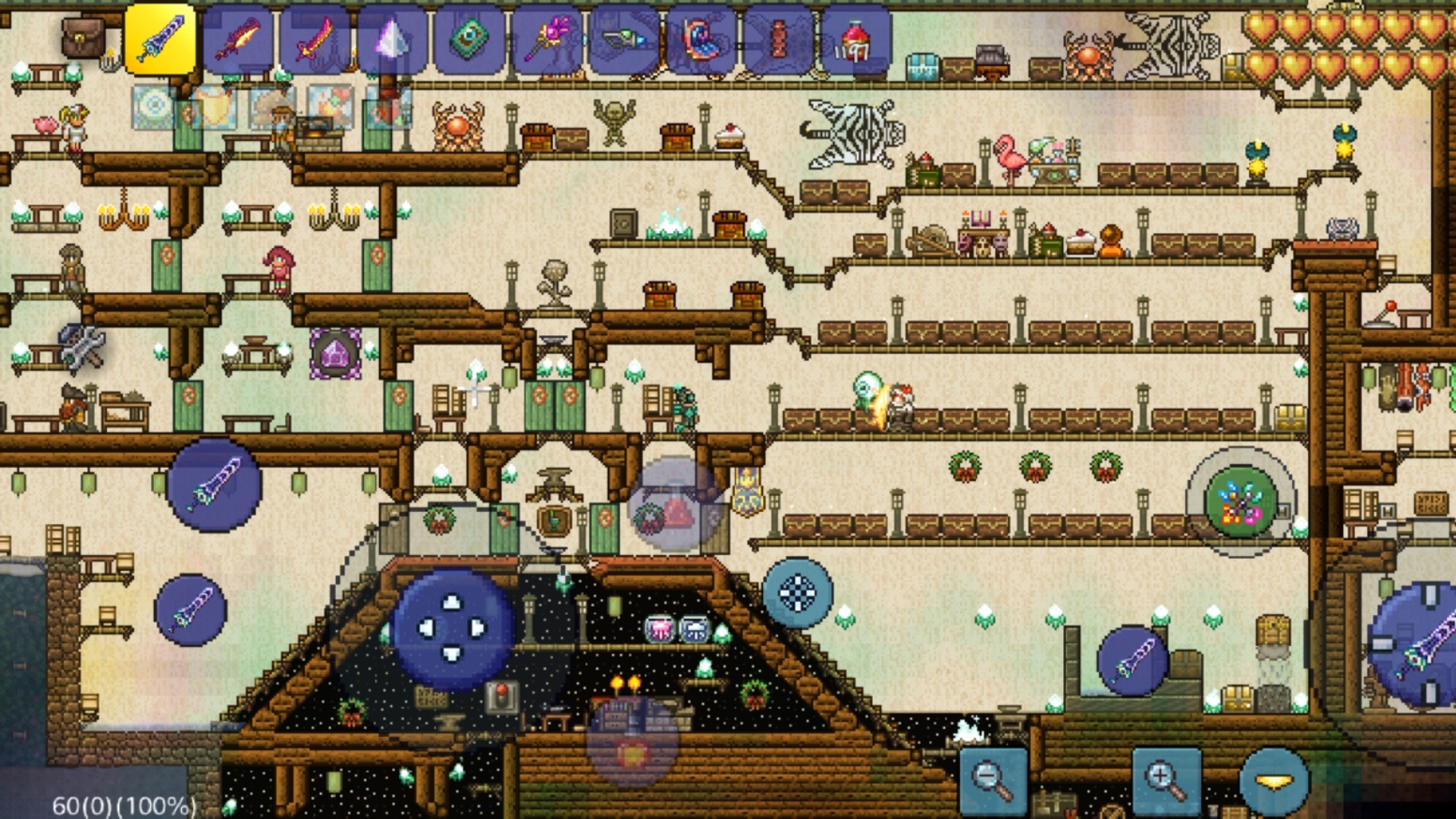Viewport: 1456px width, 819px height.
Task: Choose the pink curved sword slot
Action: (315, 39)
